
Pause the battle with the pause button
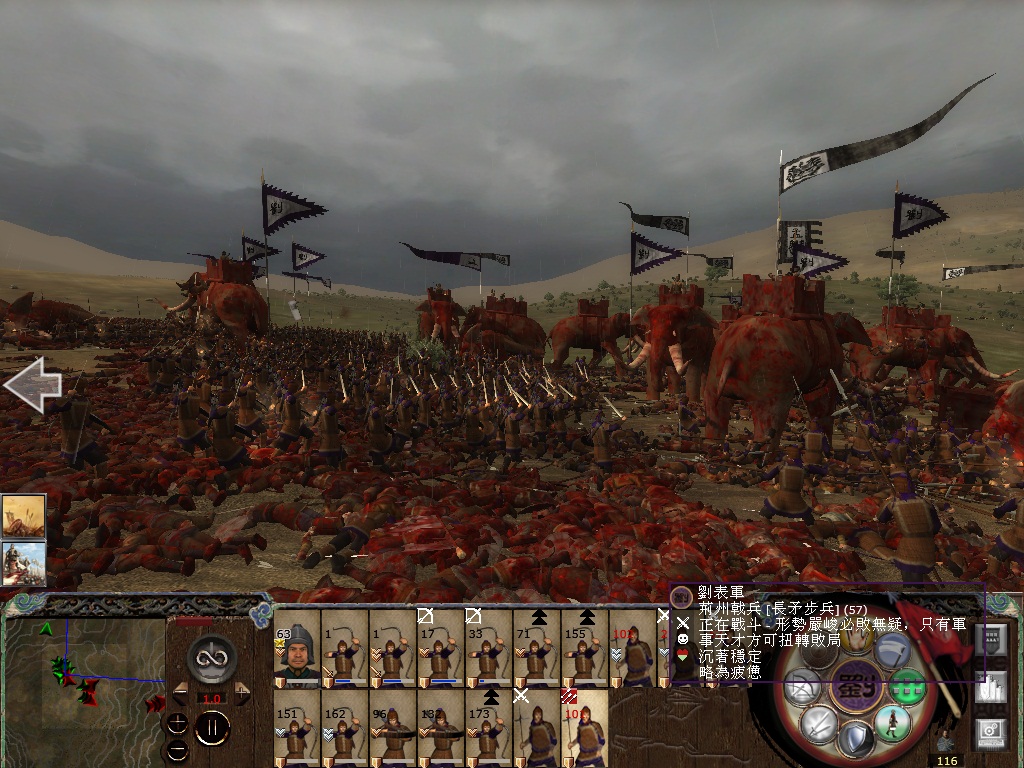(211, 728)
